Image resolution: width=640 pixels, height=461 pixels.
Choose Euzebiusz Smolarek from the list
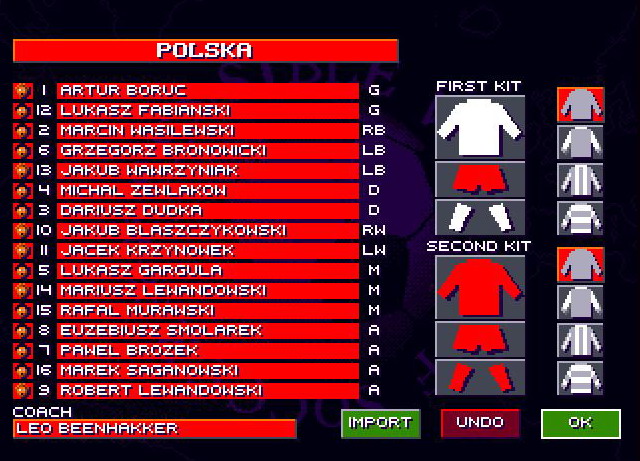[x=207, y=331]
